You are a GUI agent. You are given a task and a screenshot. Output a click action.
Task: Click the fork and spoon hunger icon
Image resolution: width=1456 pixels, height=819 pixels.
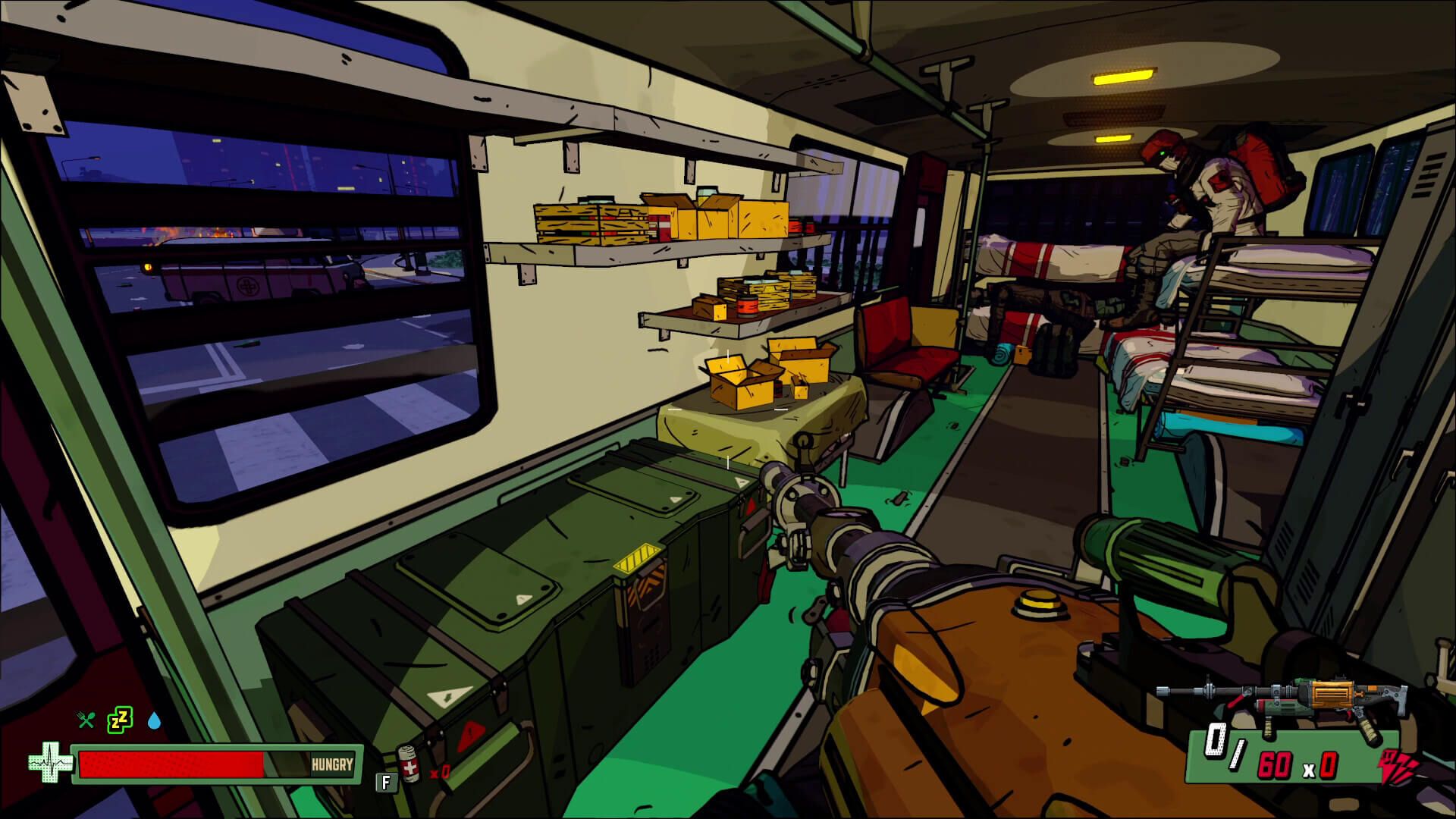coord(86,720)
